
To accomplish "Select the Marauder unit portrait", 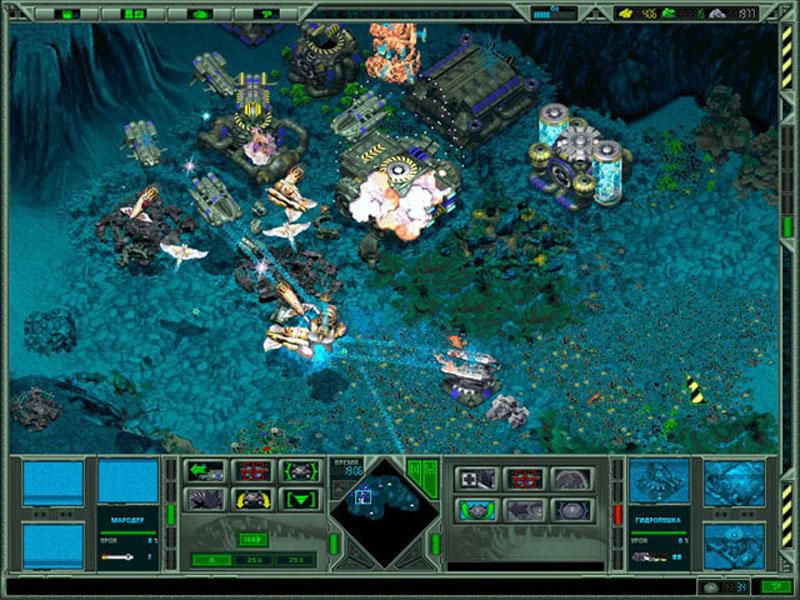I will 129,482.
